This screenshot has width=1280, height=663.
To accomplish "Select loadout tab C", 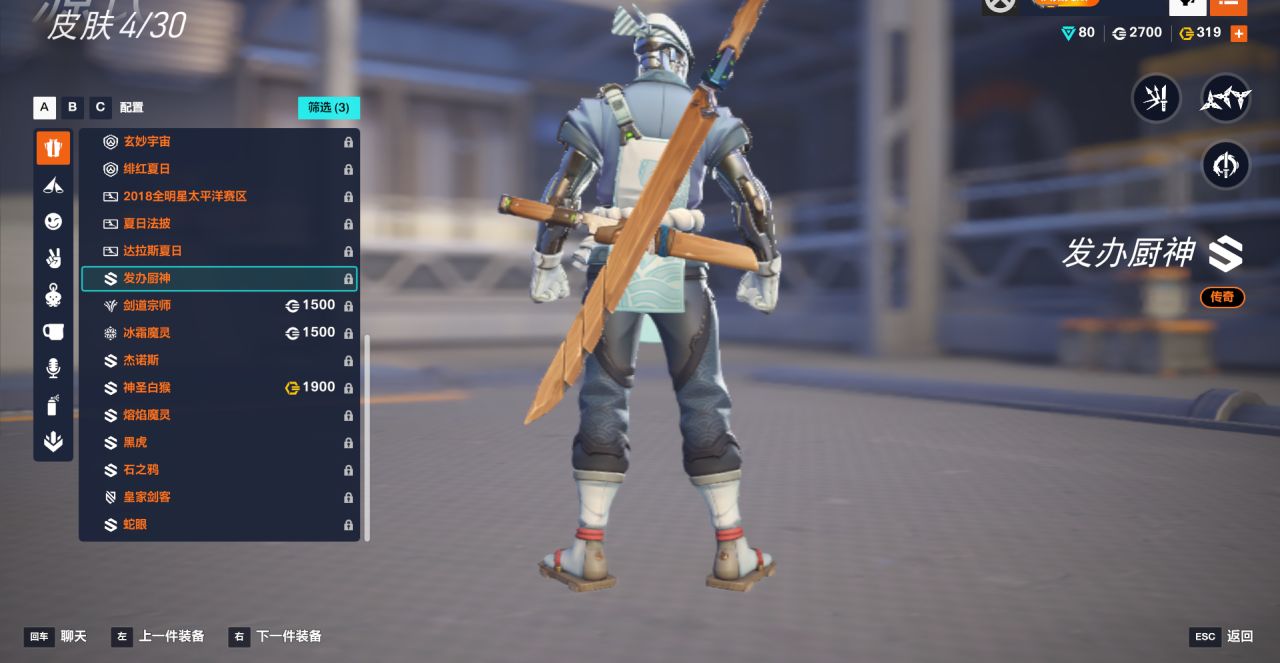I will coord(100,107).
